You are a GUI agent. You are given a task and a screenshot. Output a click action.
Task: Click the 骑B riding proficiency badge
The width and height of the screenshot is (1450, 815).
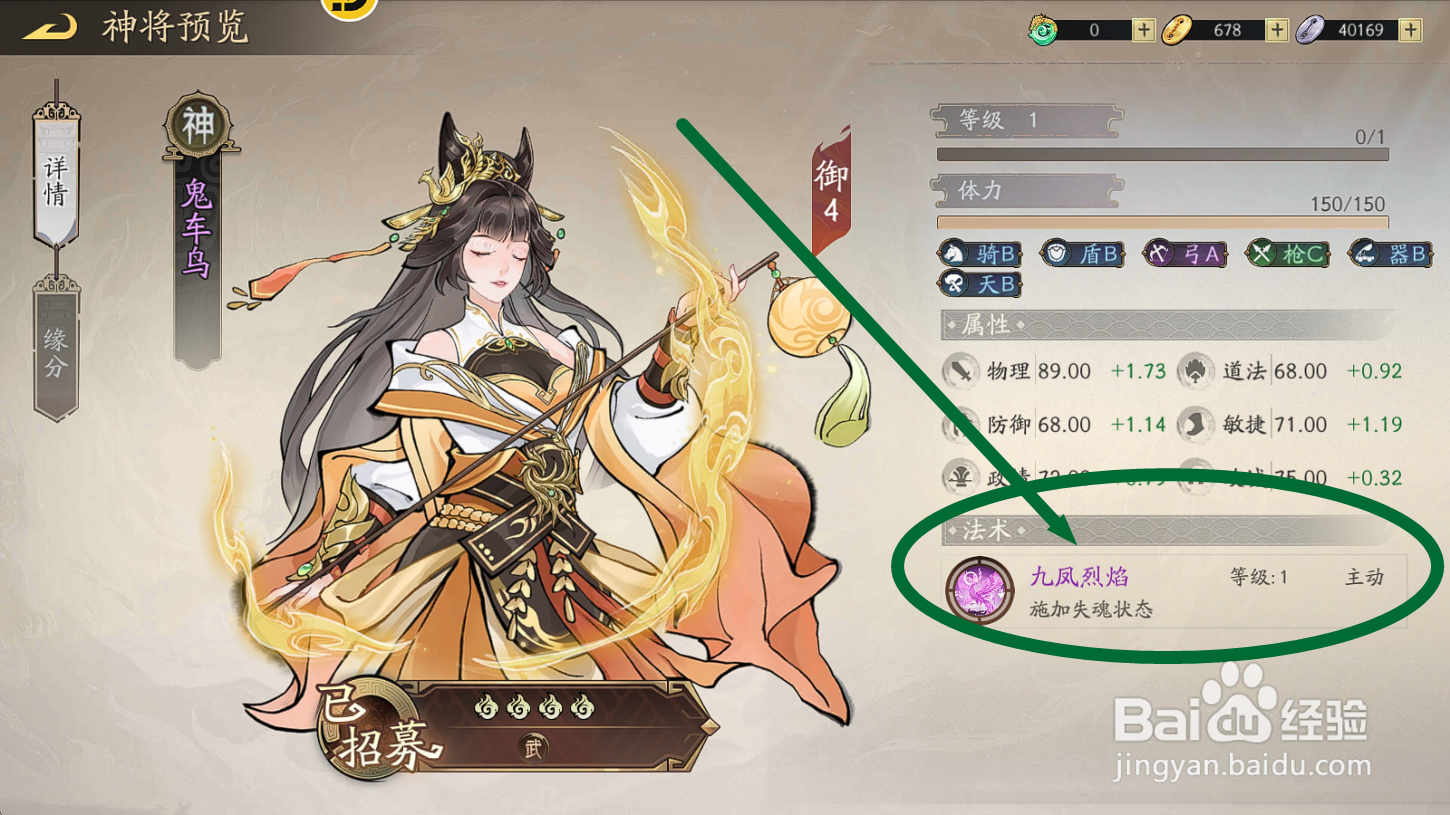(978, 253)
